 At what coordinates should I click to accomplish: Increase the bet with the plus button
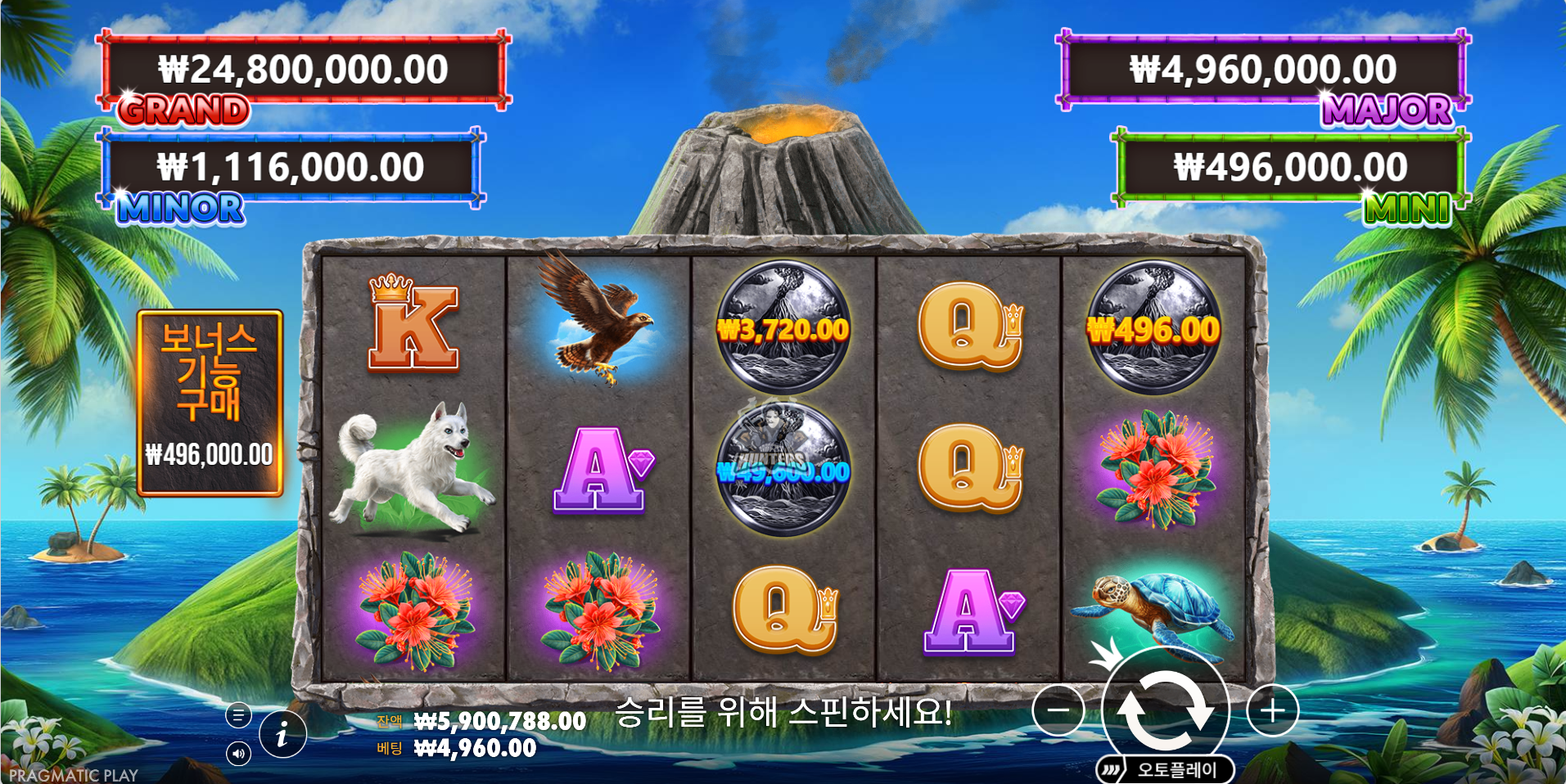click(x=1272, y=710)
